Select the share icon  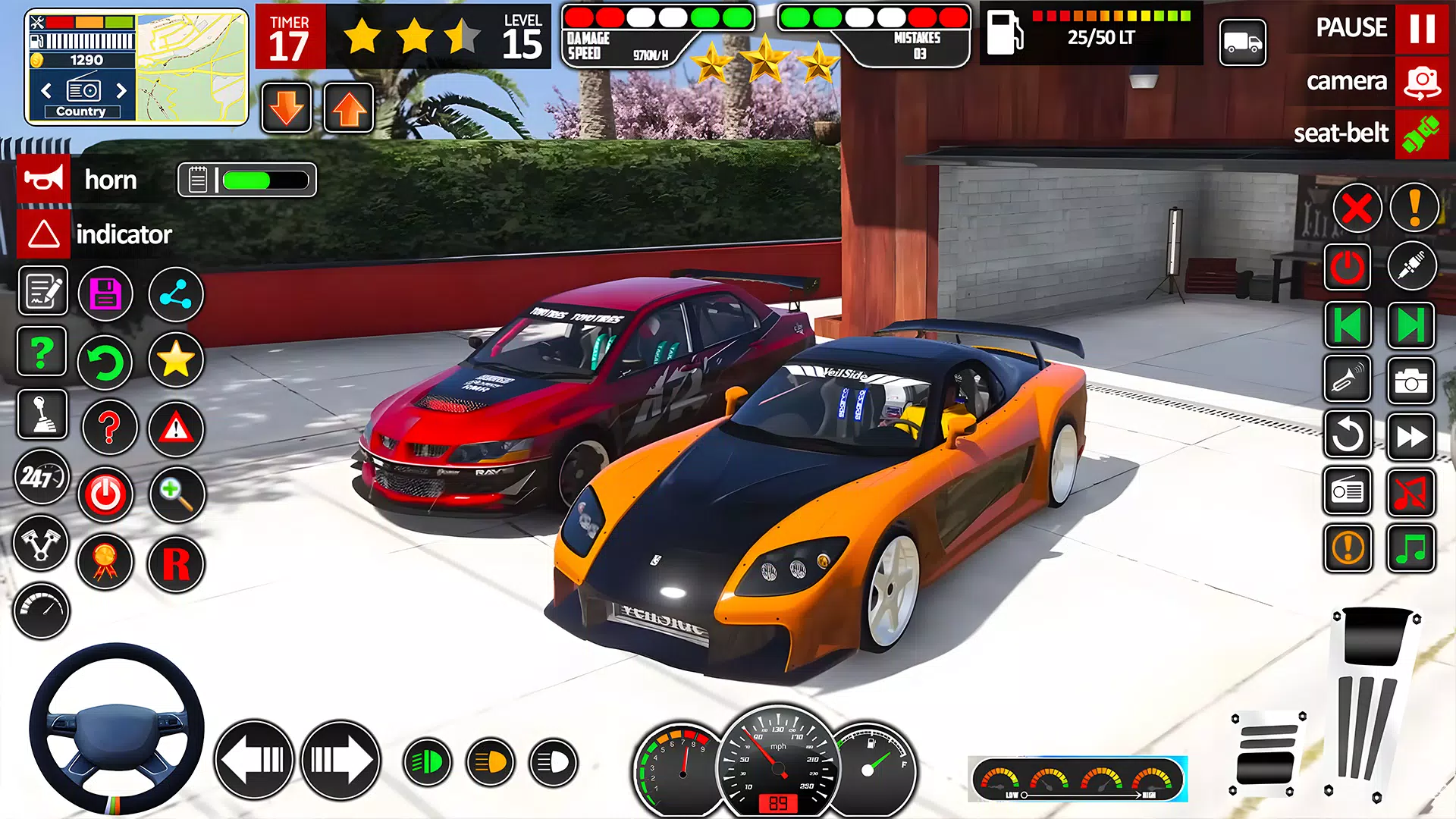[x=176, y=294]
